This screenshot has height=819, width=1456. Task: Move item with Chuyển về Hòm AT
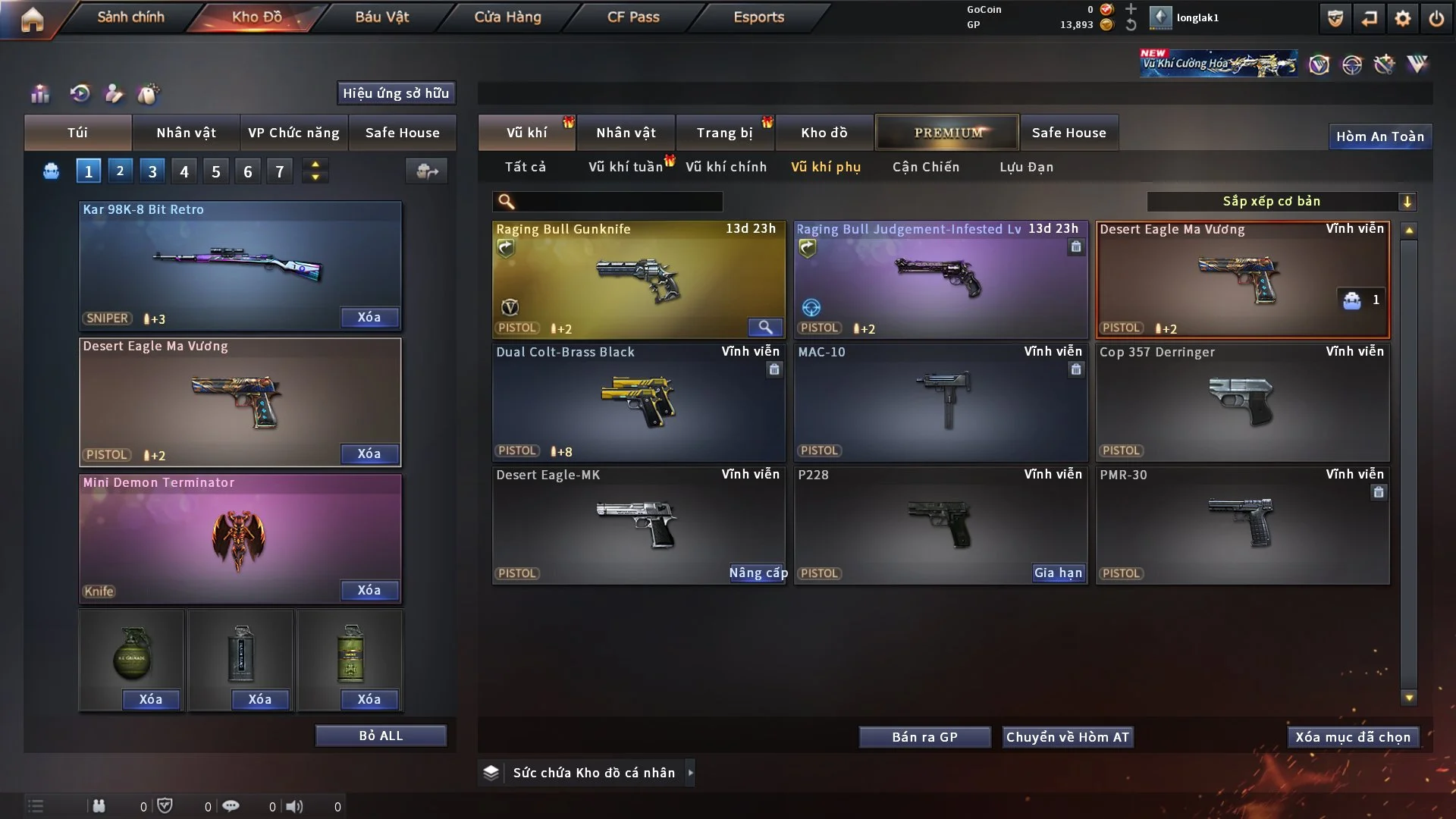click(x=1067, y=737)
